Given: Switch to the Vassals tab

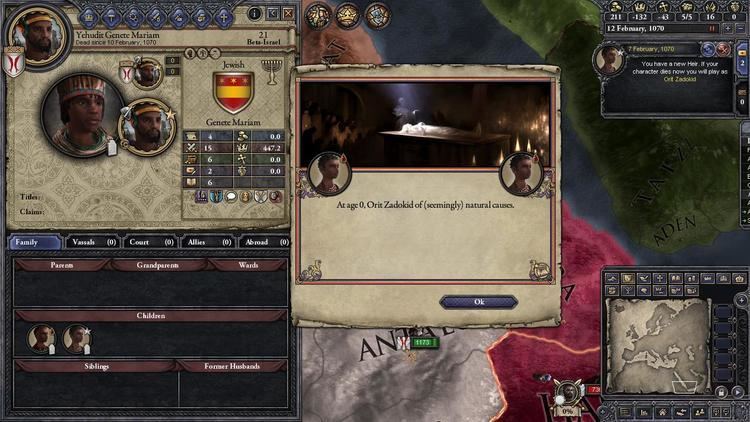Looking at the screenshot, I should pyautogui.click(x=92, y=241).
